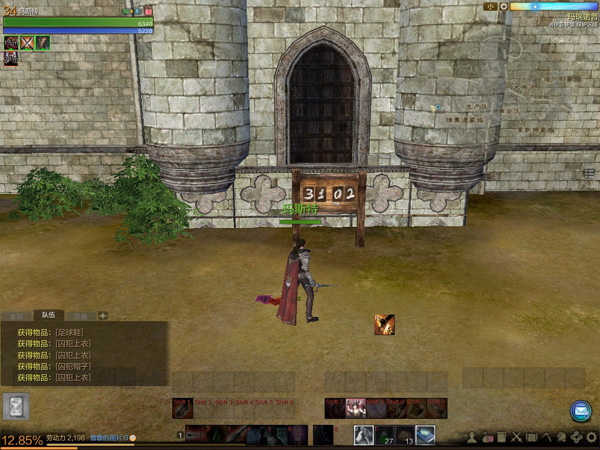Add a new chat tab with plus button
This screenshot has width=600, height=450.
click(103, 315)
